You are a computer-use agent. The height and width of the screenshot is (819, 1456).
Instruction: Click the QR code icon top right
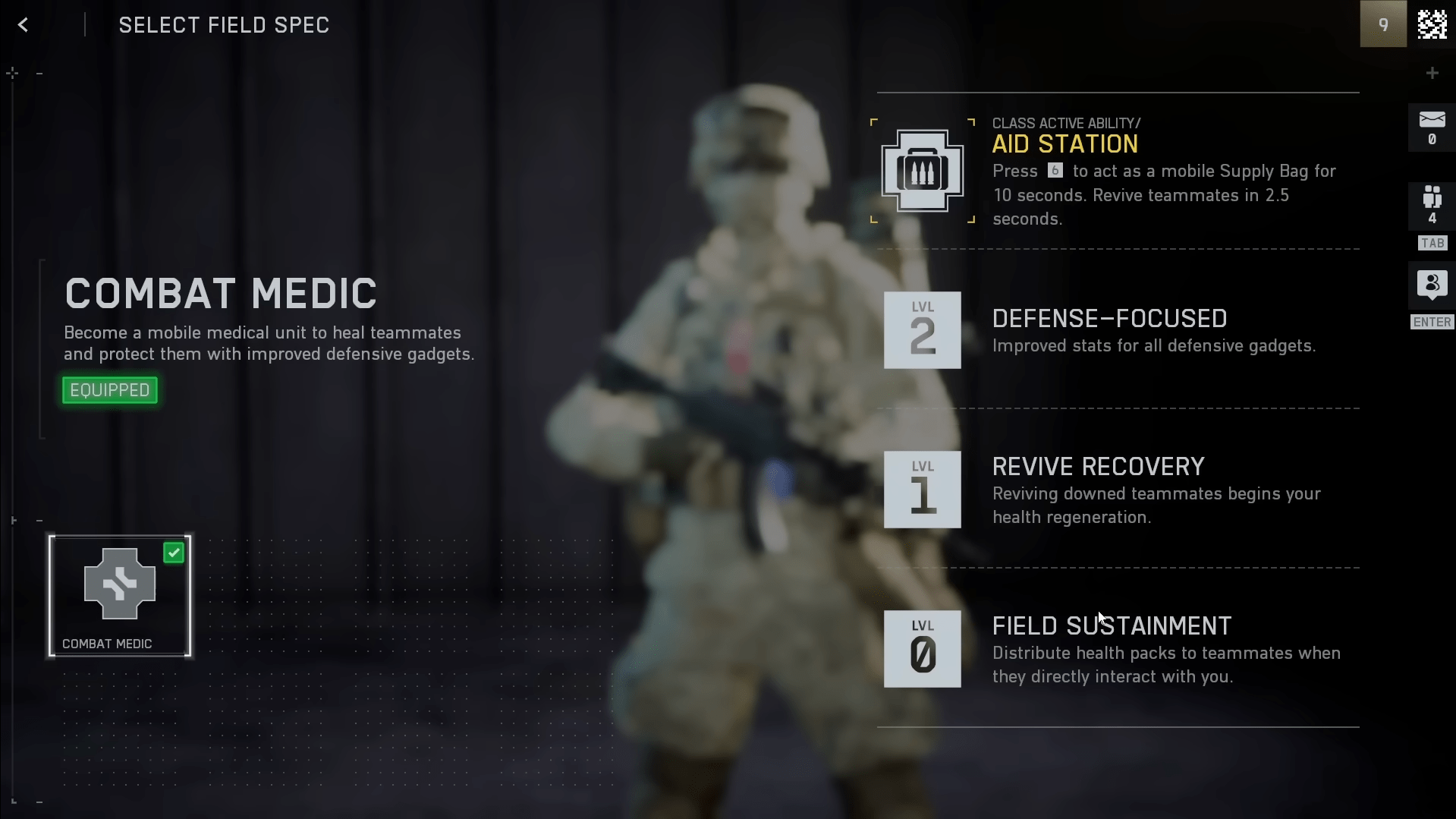(1432, 24)
